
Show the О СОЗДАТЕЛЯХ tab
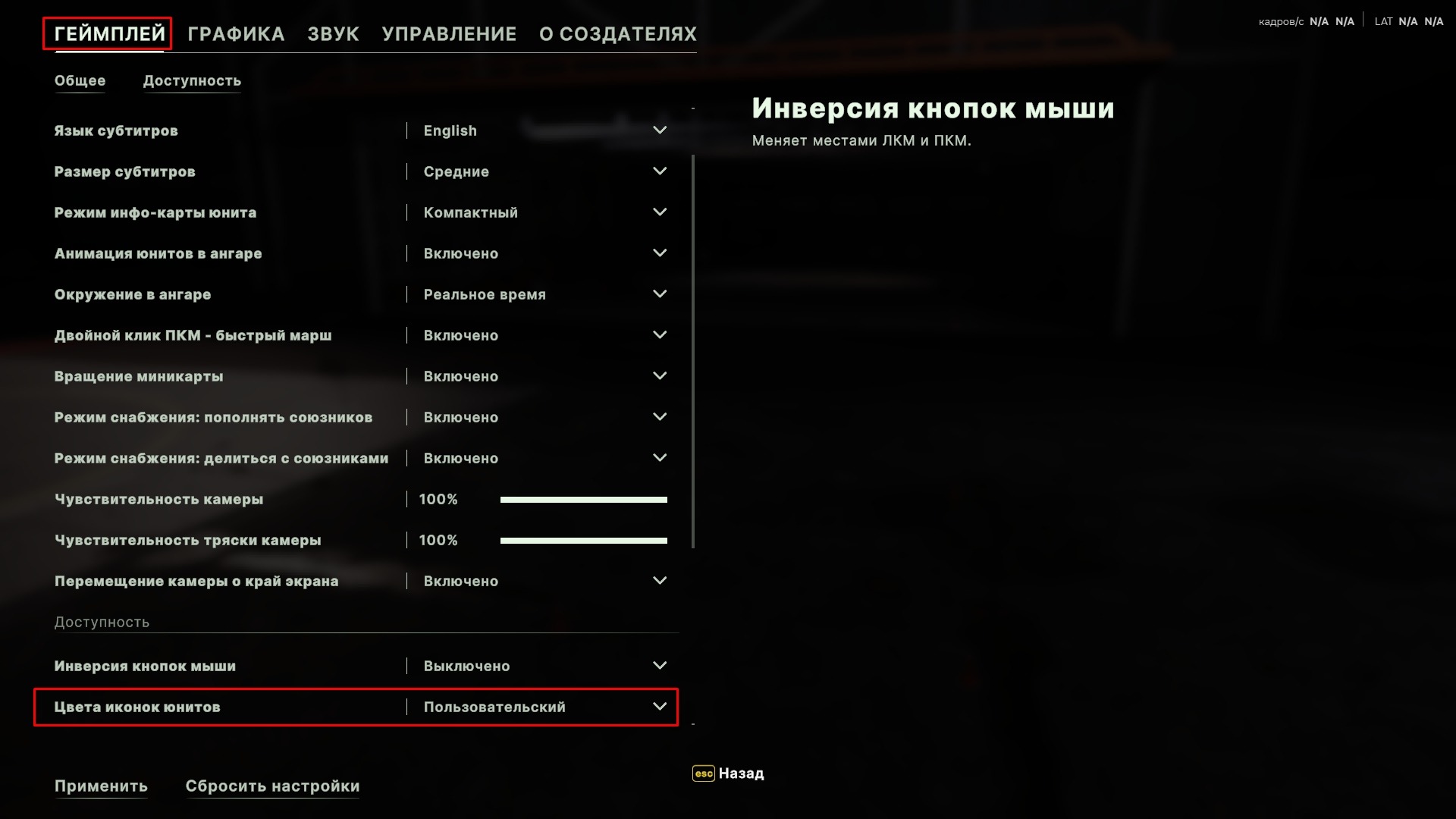pos(617,34)
